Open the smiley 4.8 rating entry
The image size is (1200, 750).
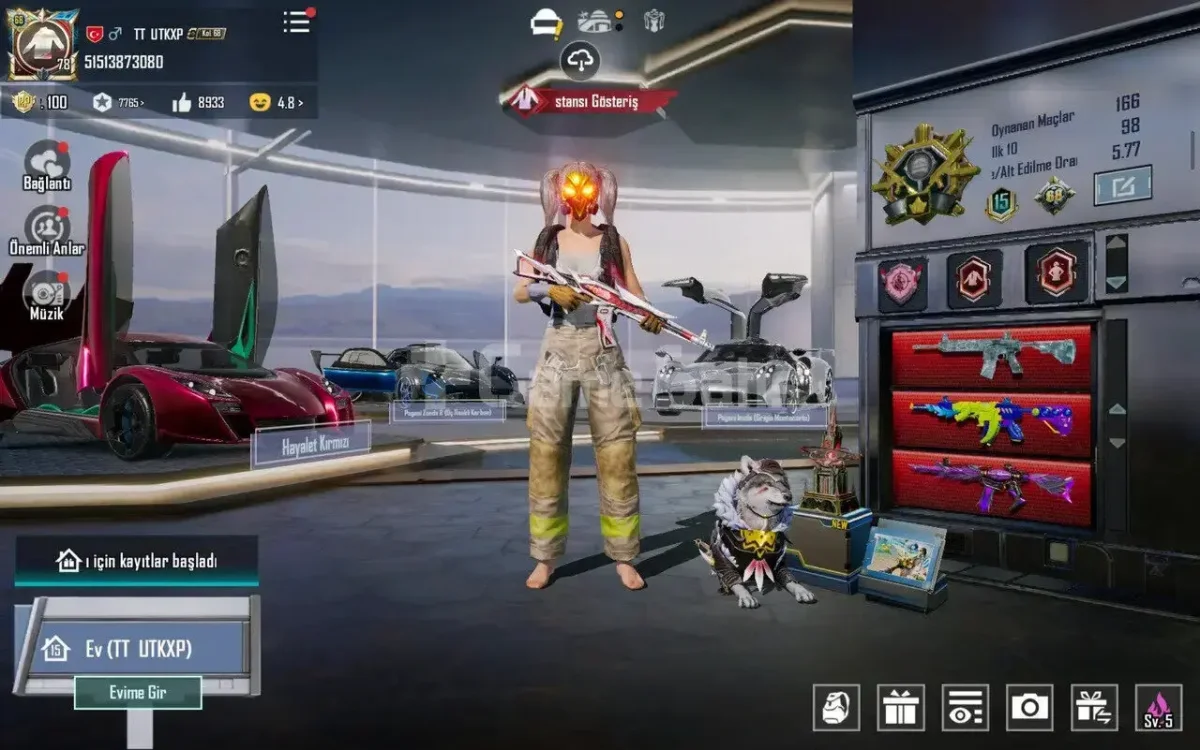276,102
